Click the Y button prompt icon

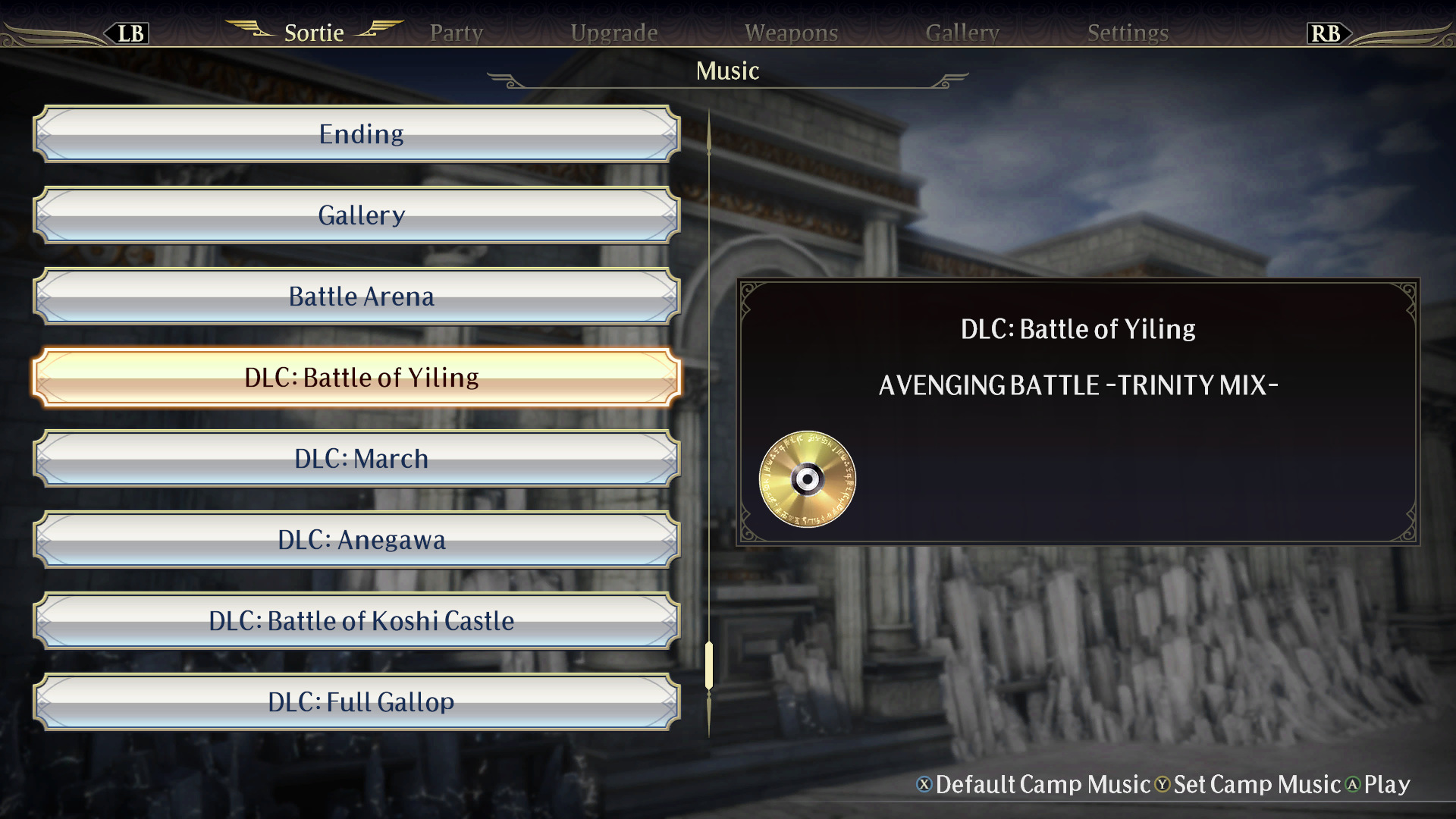tap(1163, 786)
